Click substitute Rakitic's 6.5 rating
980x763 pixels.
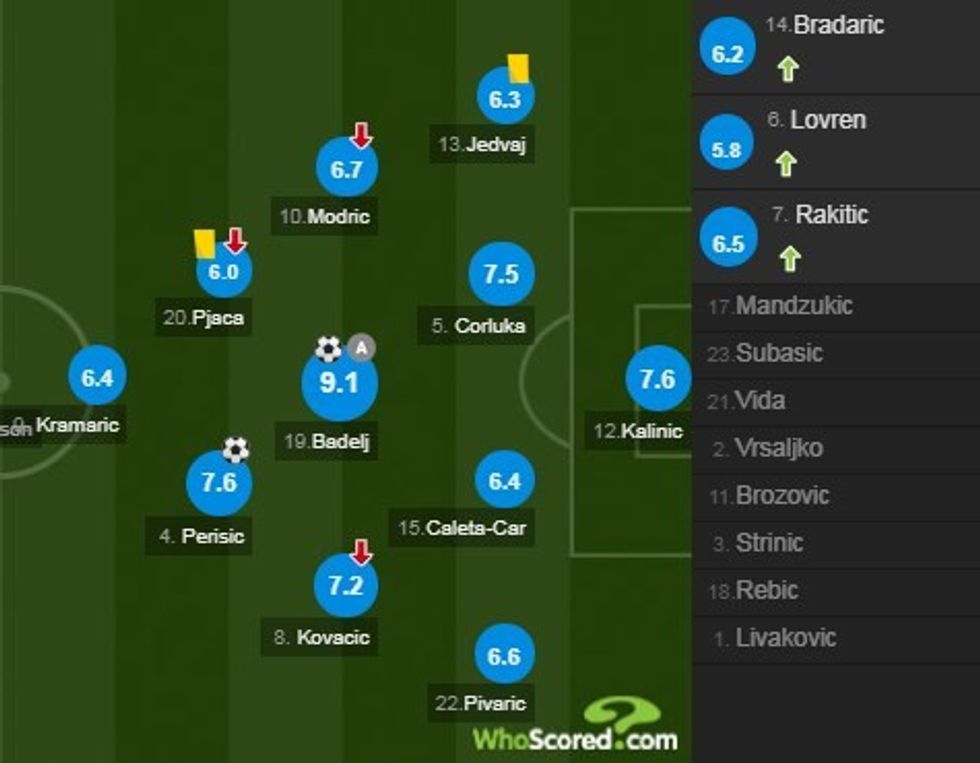tap(728, 244)
